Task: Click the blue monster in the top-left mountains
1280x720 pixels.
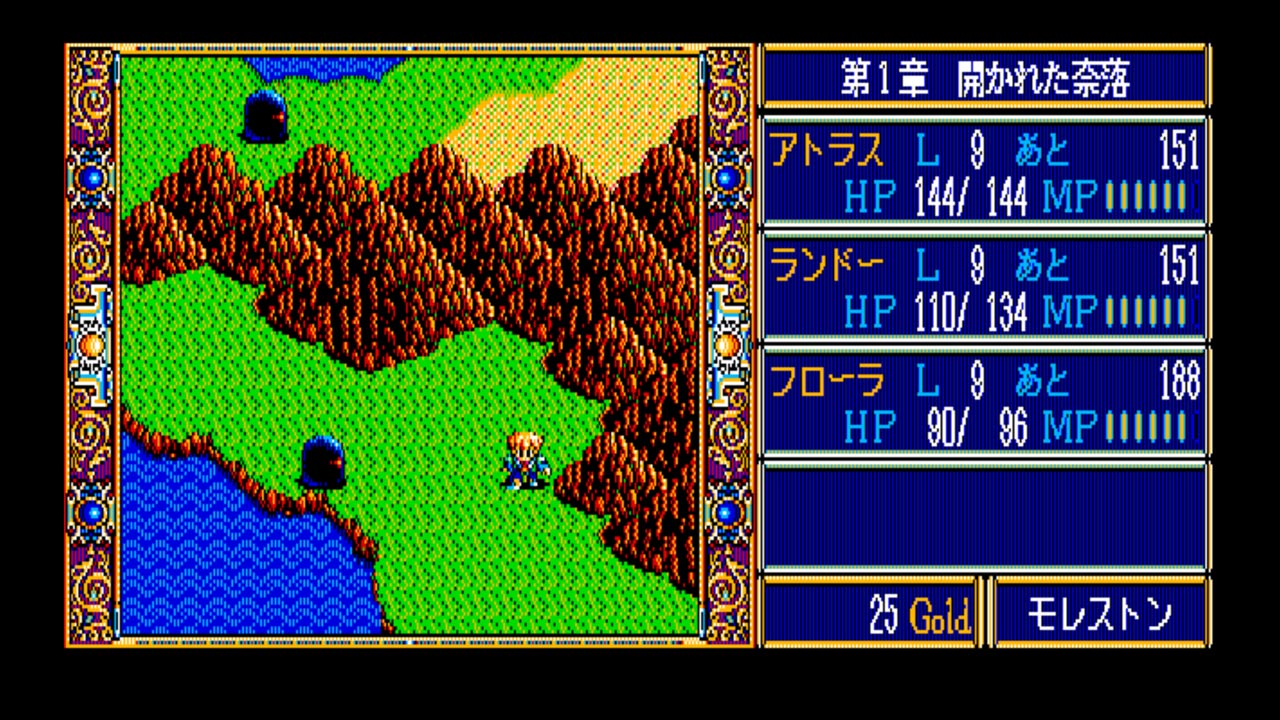Action: 267,114
